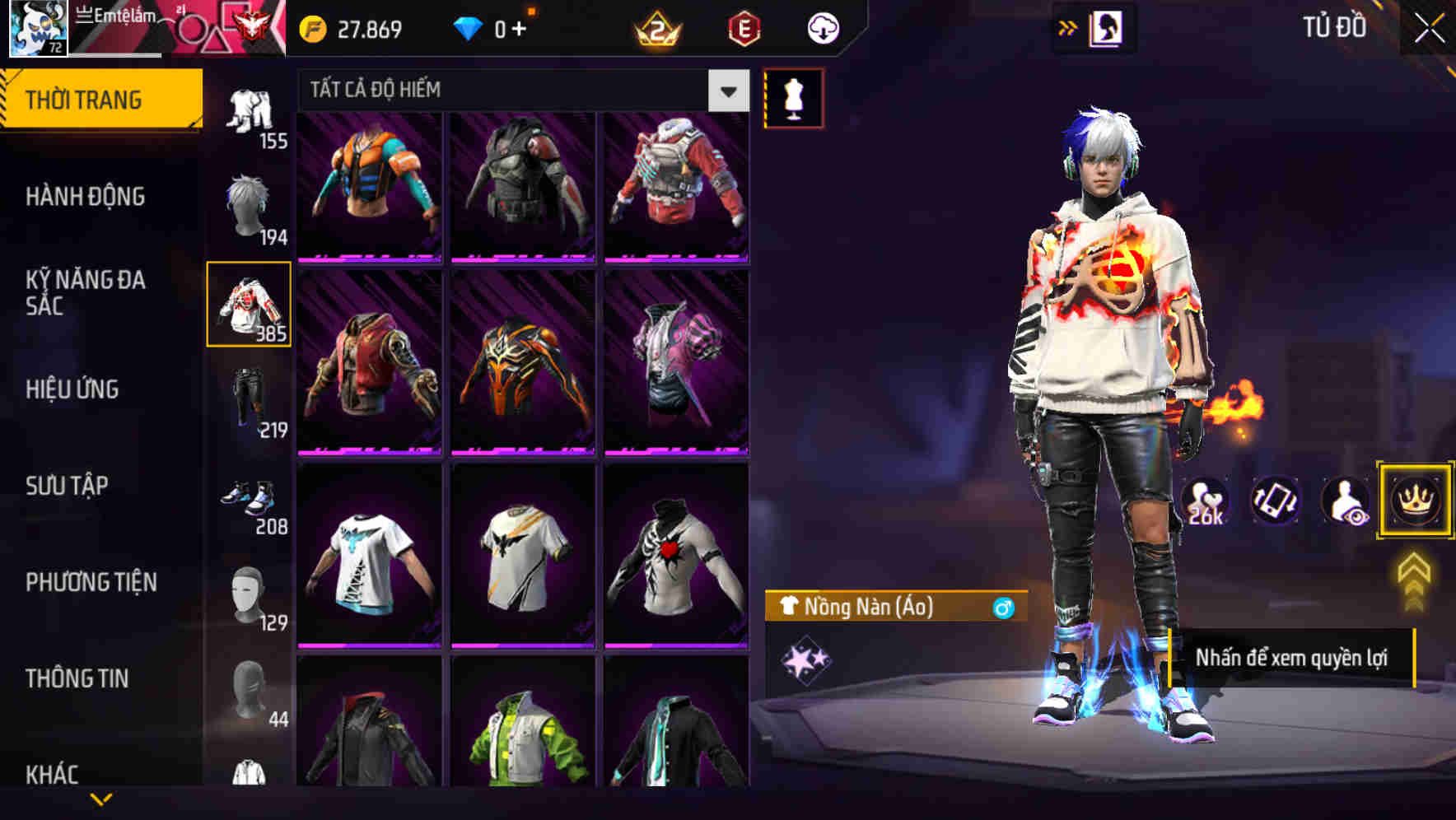Select the shirt category icon showing 385 items
Image resolution: width=1456 pixels, height=820 pixels.
(249, 305)
